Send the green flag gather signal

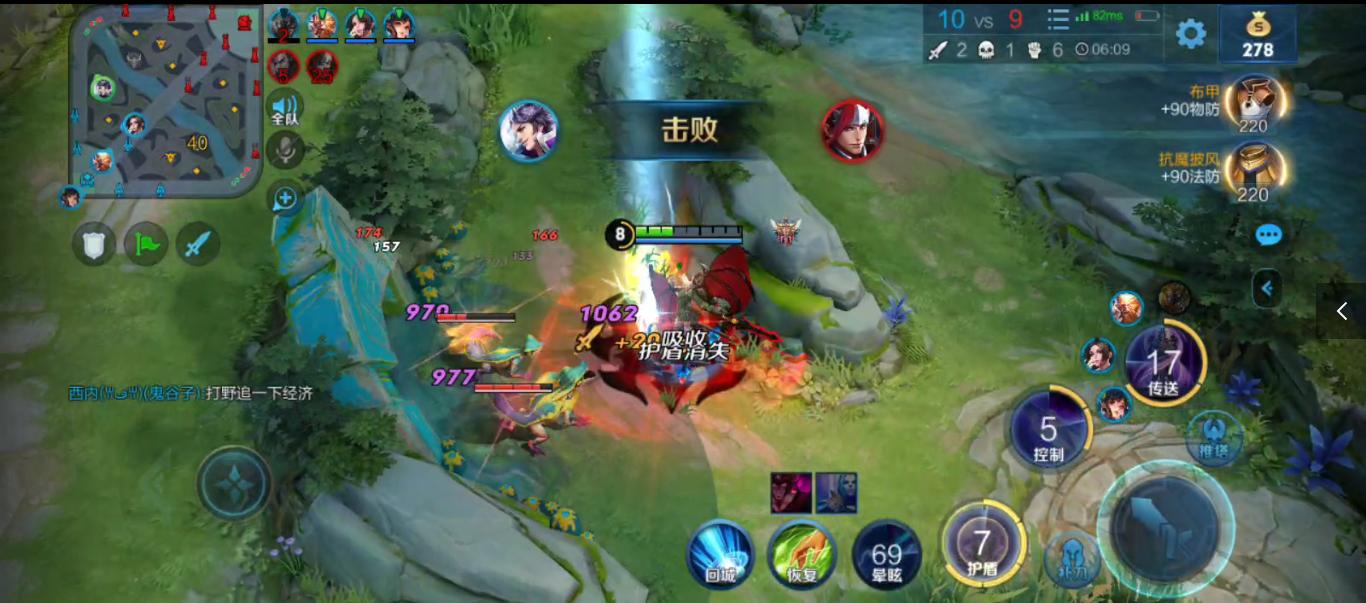tap(146, 243)
